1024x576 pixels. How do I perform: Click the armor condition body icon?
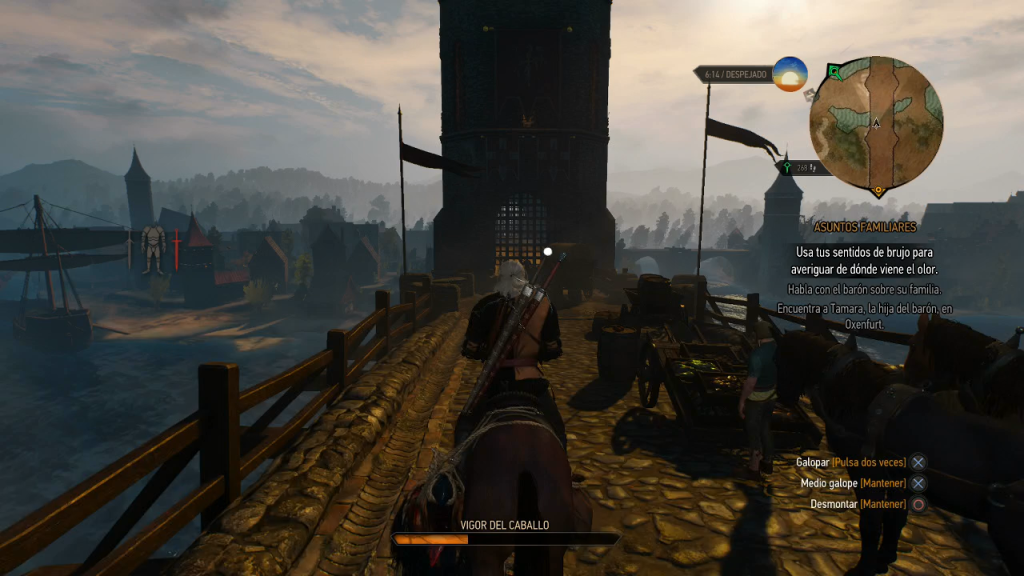(x=152, y=248)
